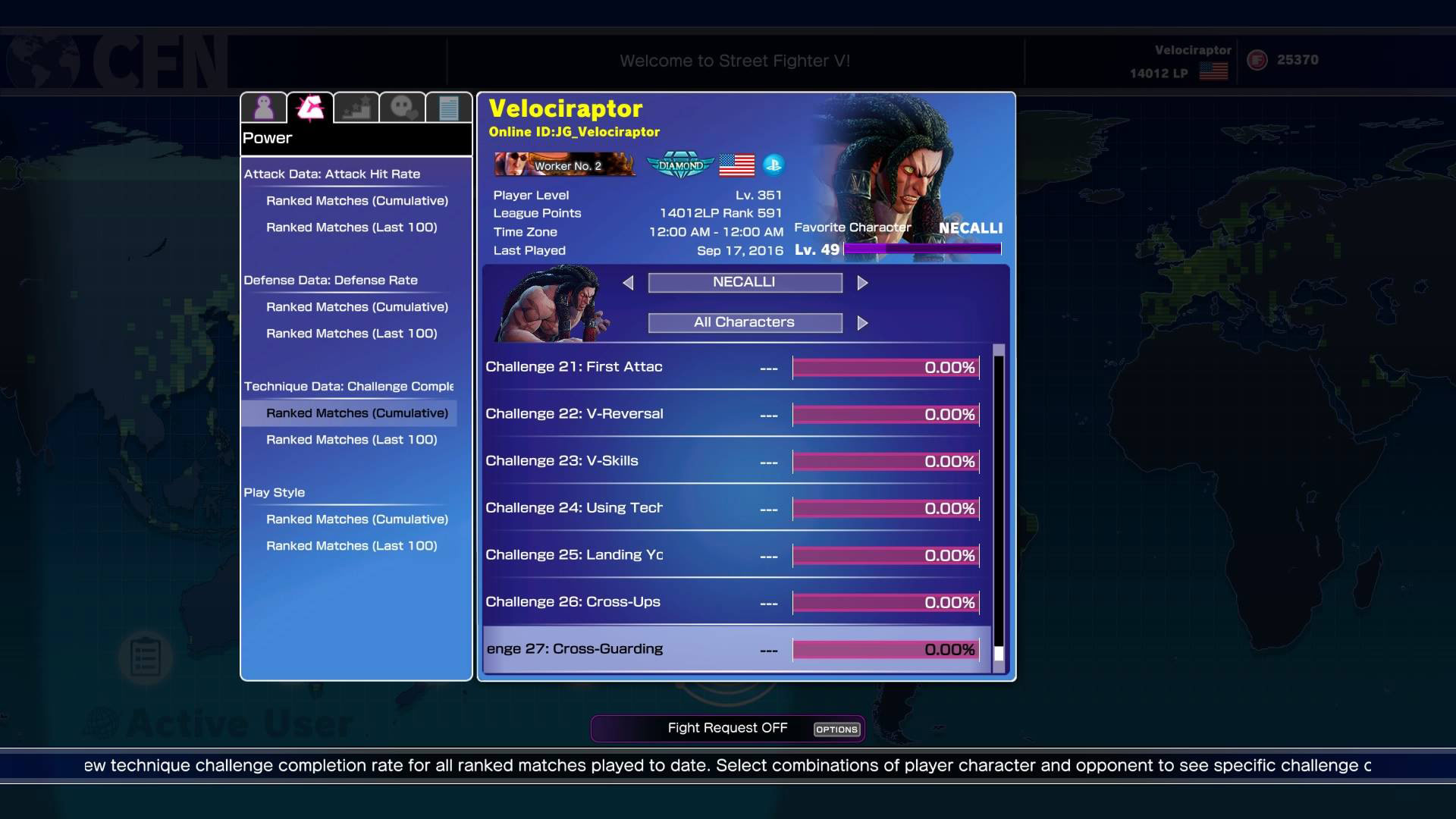Viewport: 1456px width, 819px height.
Task: Open the All Characters opponent selector arrow
Action: point(863,322)
